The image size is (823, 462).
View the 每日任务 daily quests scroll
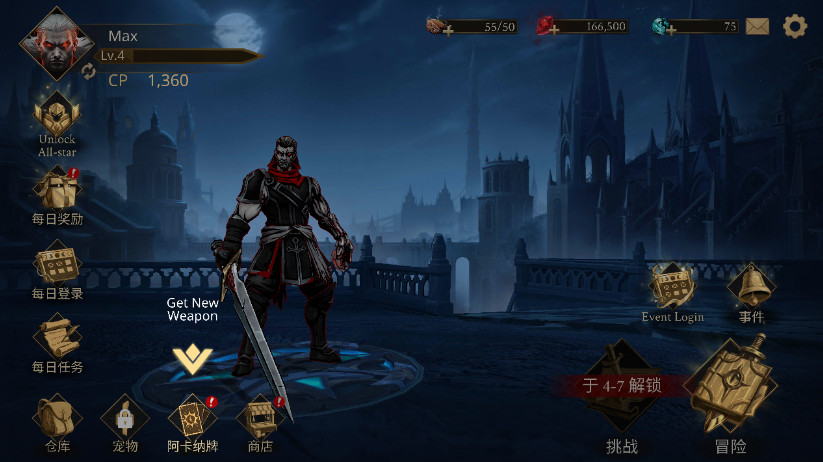[57, 340]
